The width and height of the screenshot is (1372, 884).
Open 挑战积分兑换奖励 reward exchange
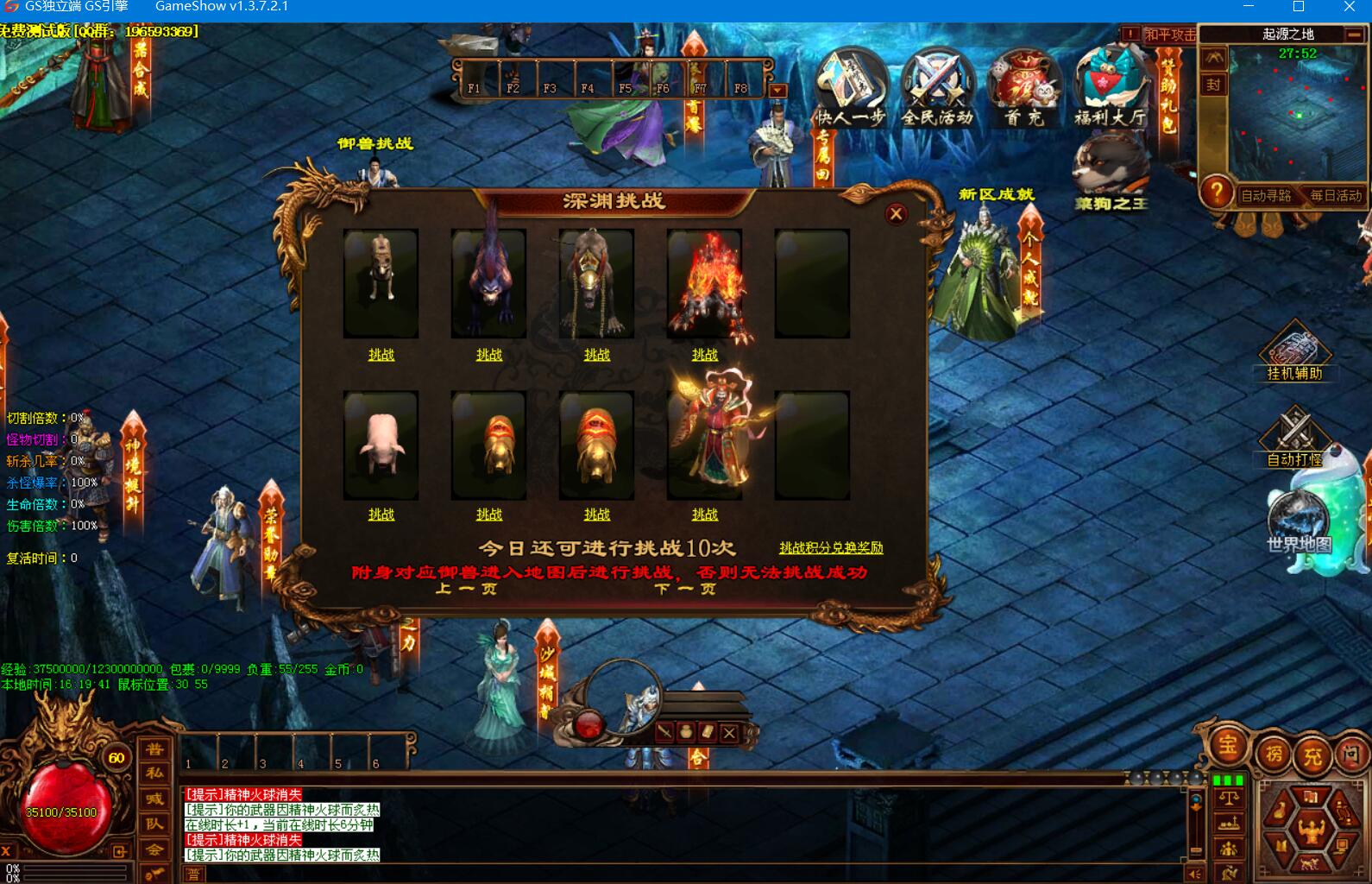tap(831, 548)
